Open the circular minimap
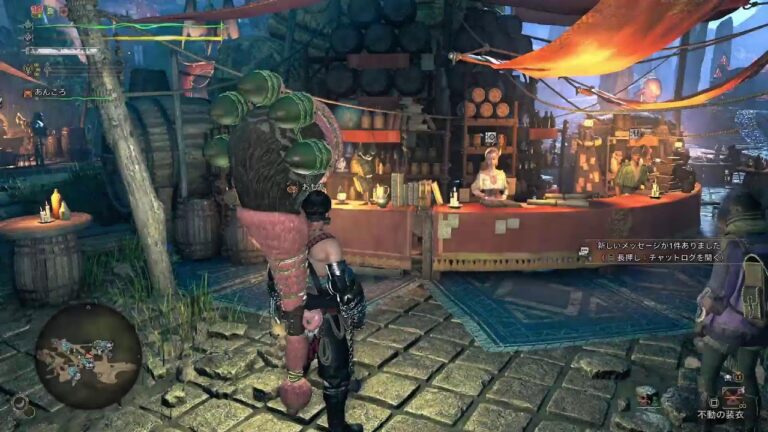This screenshot has width=768, height=432. coord(88,355)
